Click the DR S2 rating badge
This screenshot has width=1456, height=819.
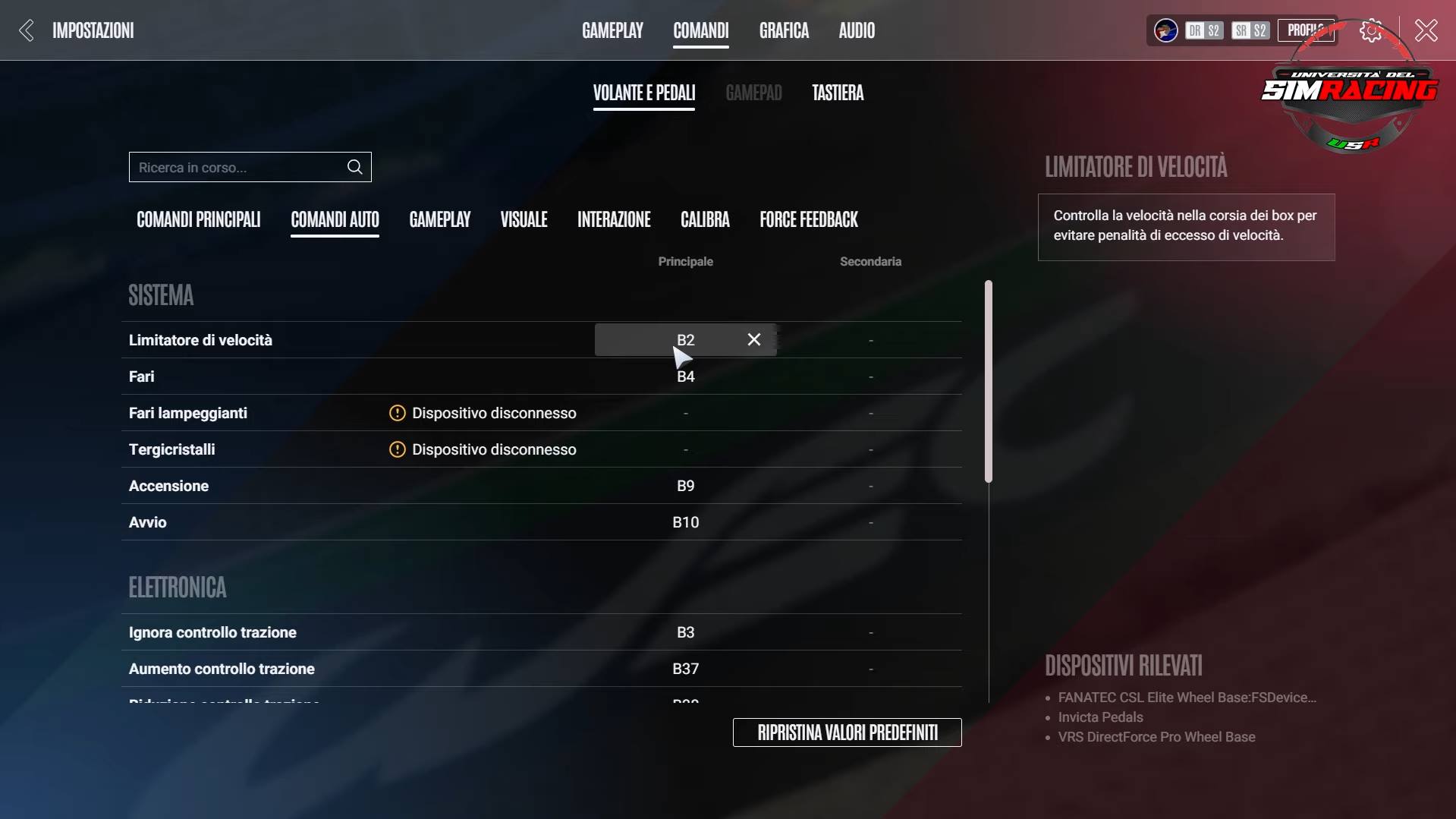click(1203, 30)
